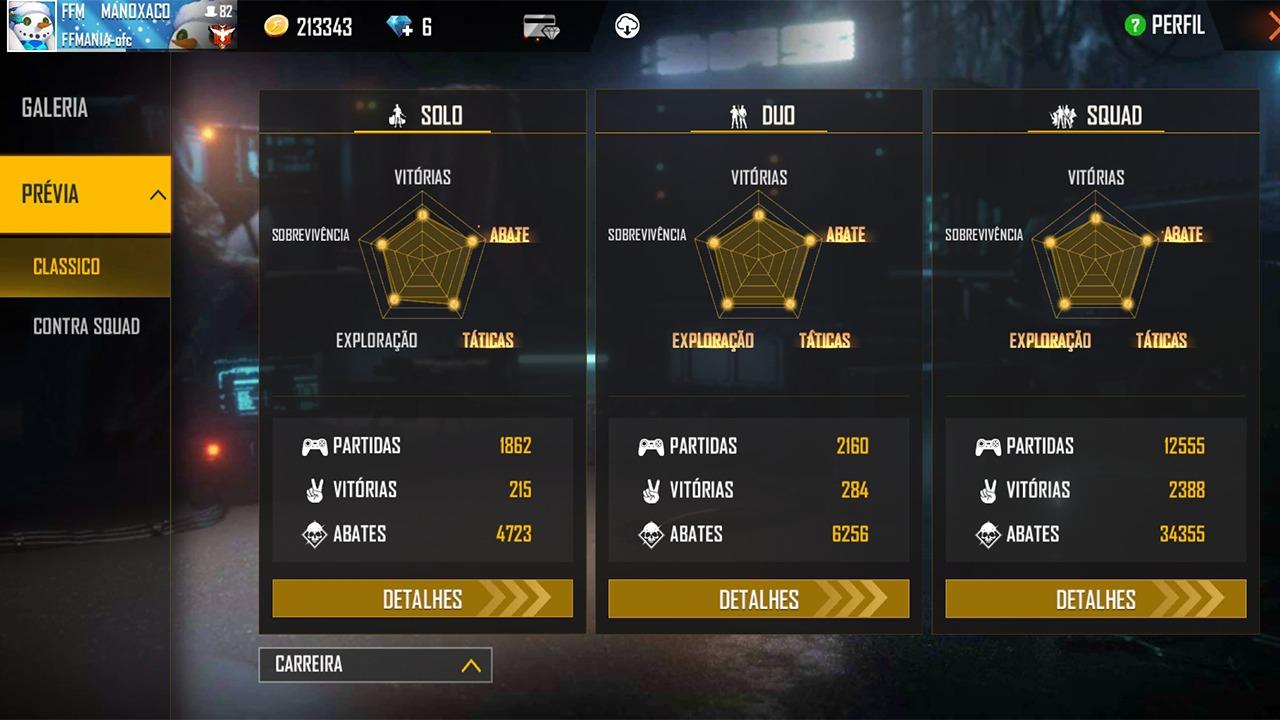This screenshot has height=720, width=1280.
Task: Collapse the Prévia menu tab
Action: 85,195
